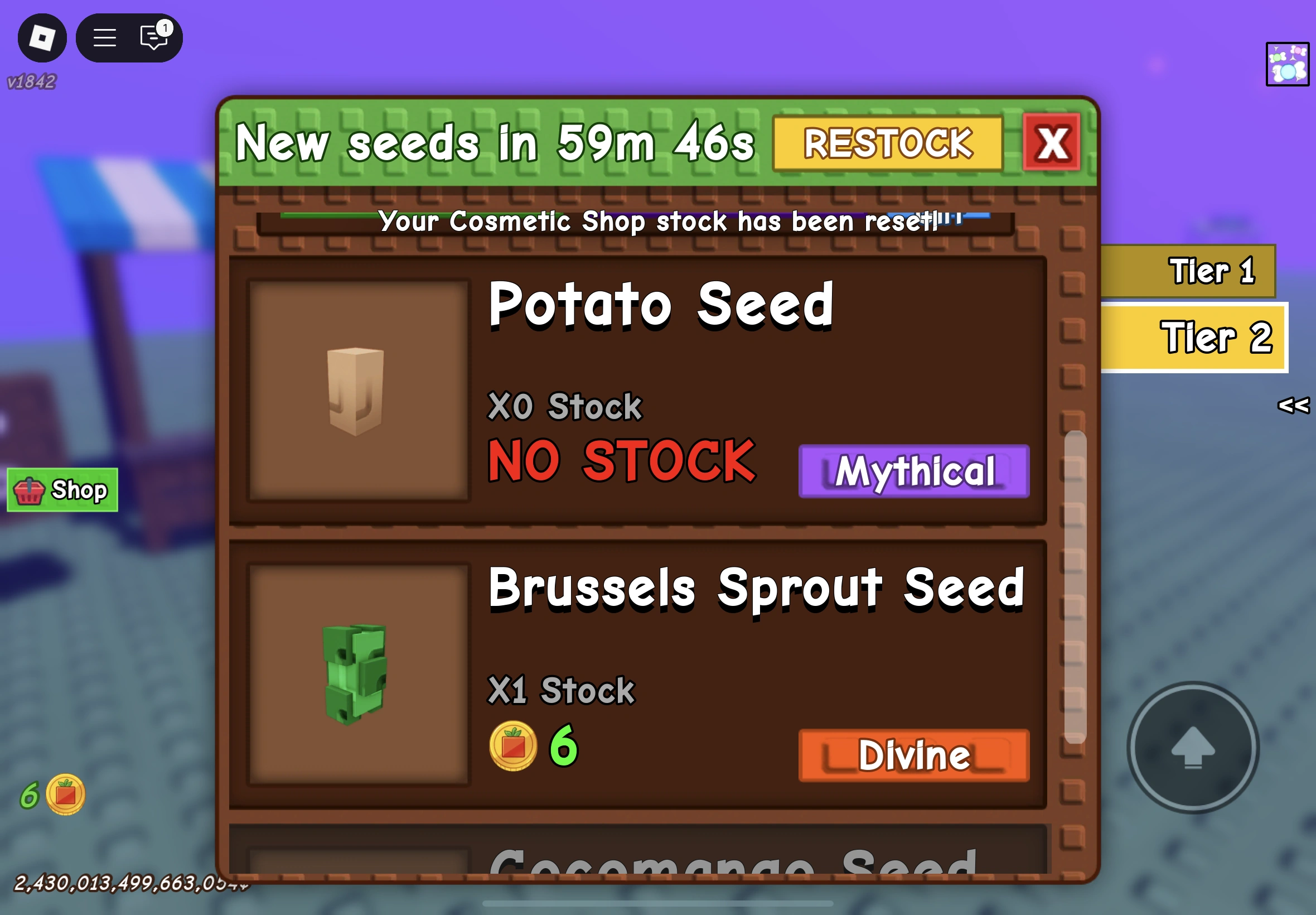This screenshot has width=1316, height=915.
Task: Click the Mythical rarity label
Action: pos(913,470)
